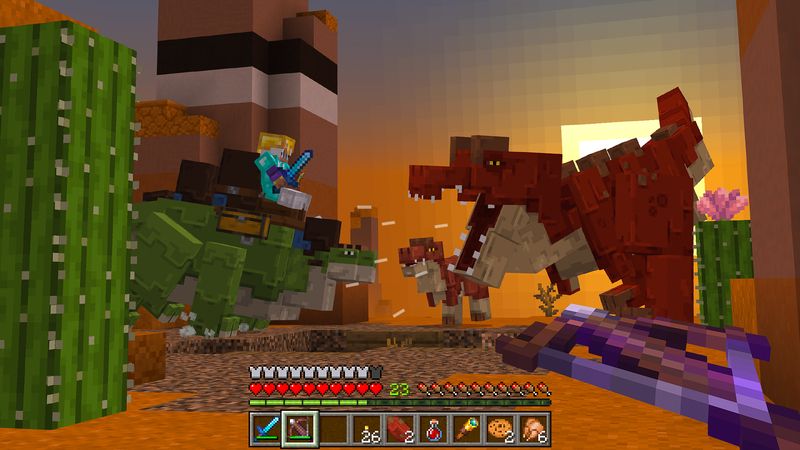Equip the gem-tipped staff from the hotbar
Viewport: 800px width, 450px height.
(x=468, y=428)
